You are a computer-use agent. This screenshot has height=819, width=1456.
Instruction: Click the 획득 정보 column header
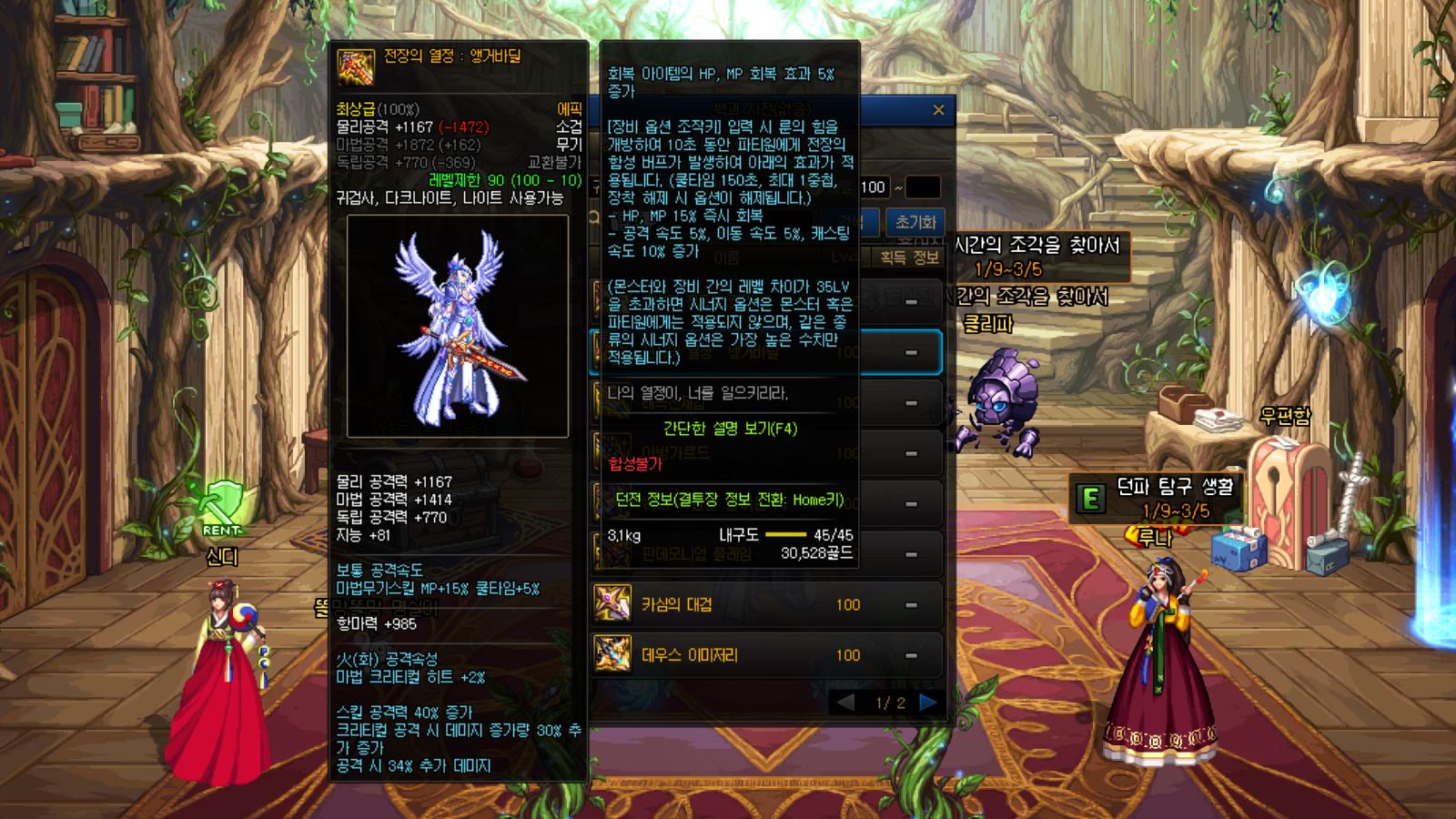(908, 258)
